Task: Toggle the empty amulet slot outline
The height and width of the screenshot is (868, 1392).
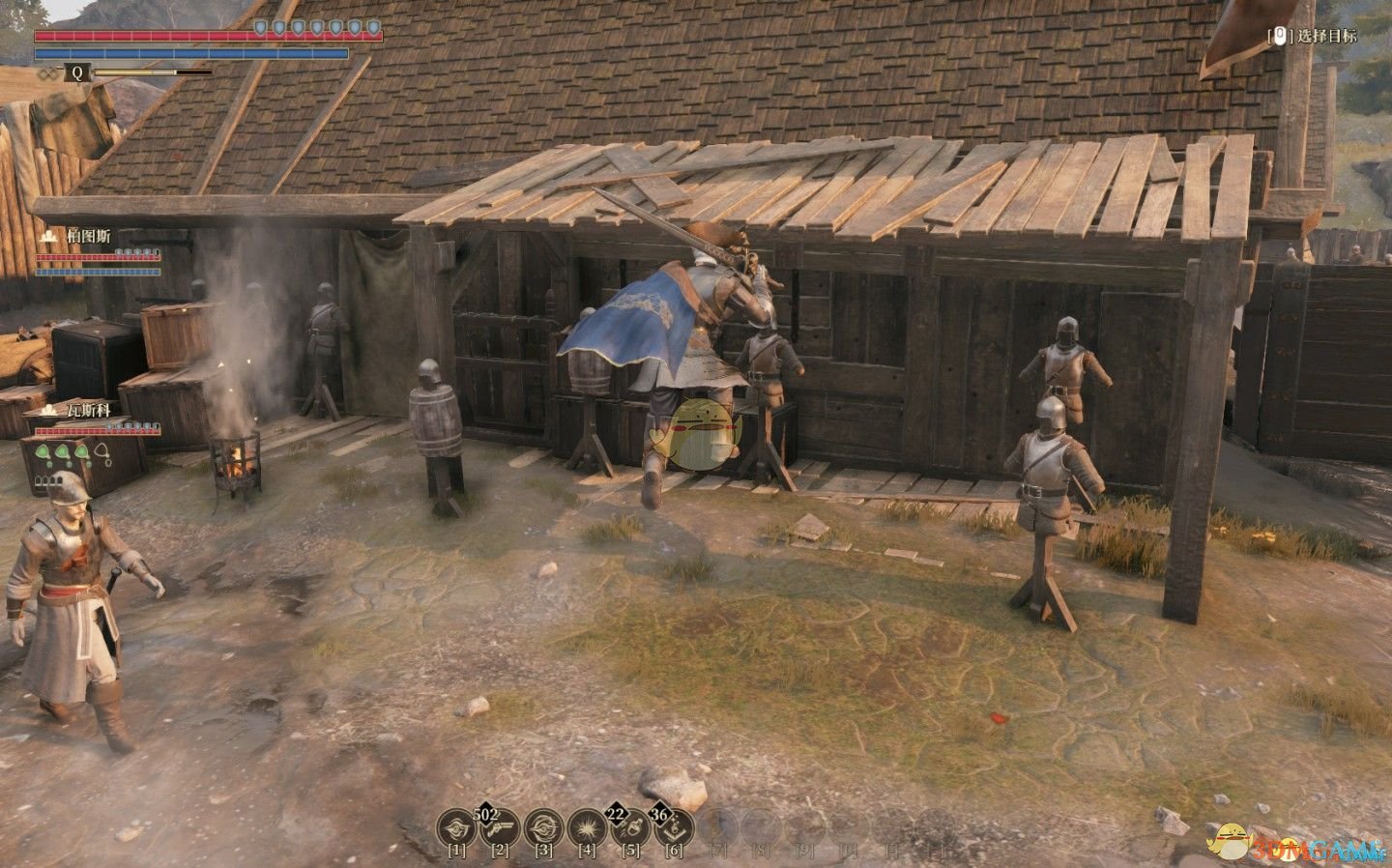Action: (x=101, y=449)
